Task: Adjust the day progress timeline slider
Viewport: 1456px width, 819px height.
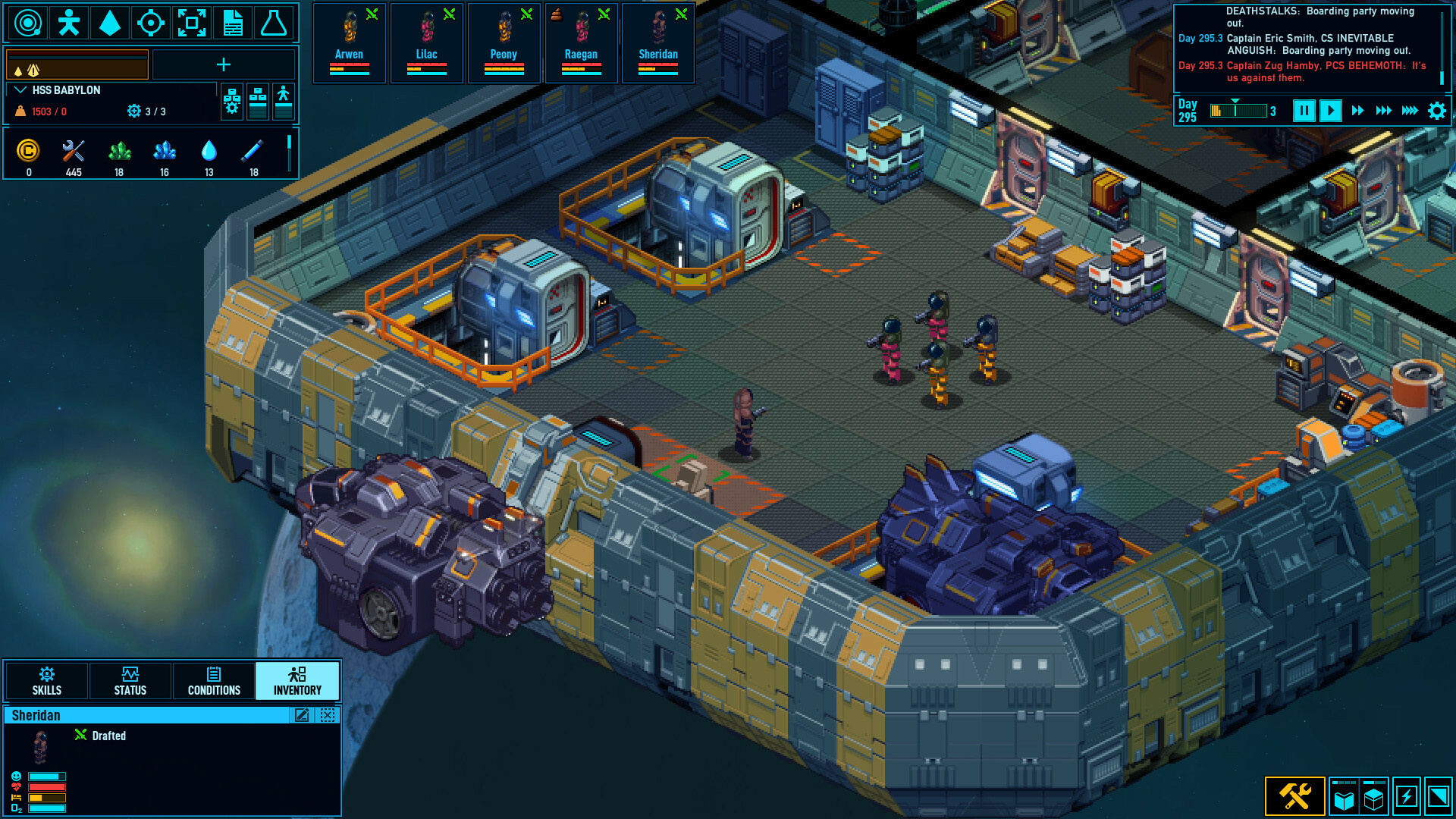Action: click(1238, 110)
